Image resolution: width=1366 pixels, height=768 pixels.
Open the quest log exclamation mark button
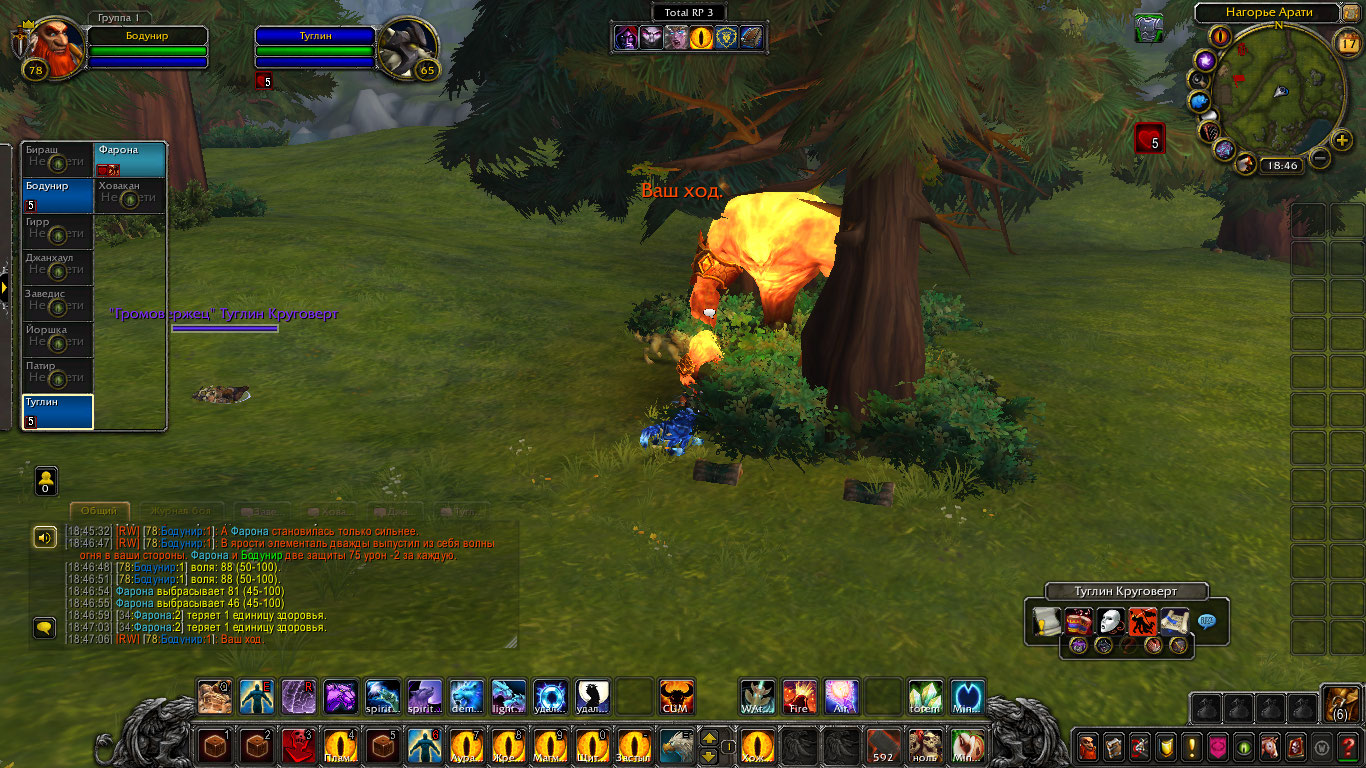pos(1192,747)
